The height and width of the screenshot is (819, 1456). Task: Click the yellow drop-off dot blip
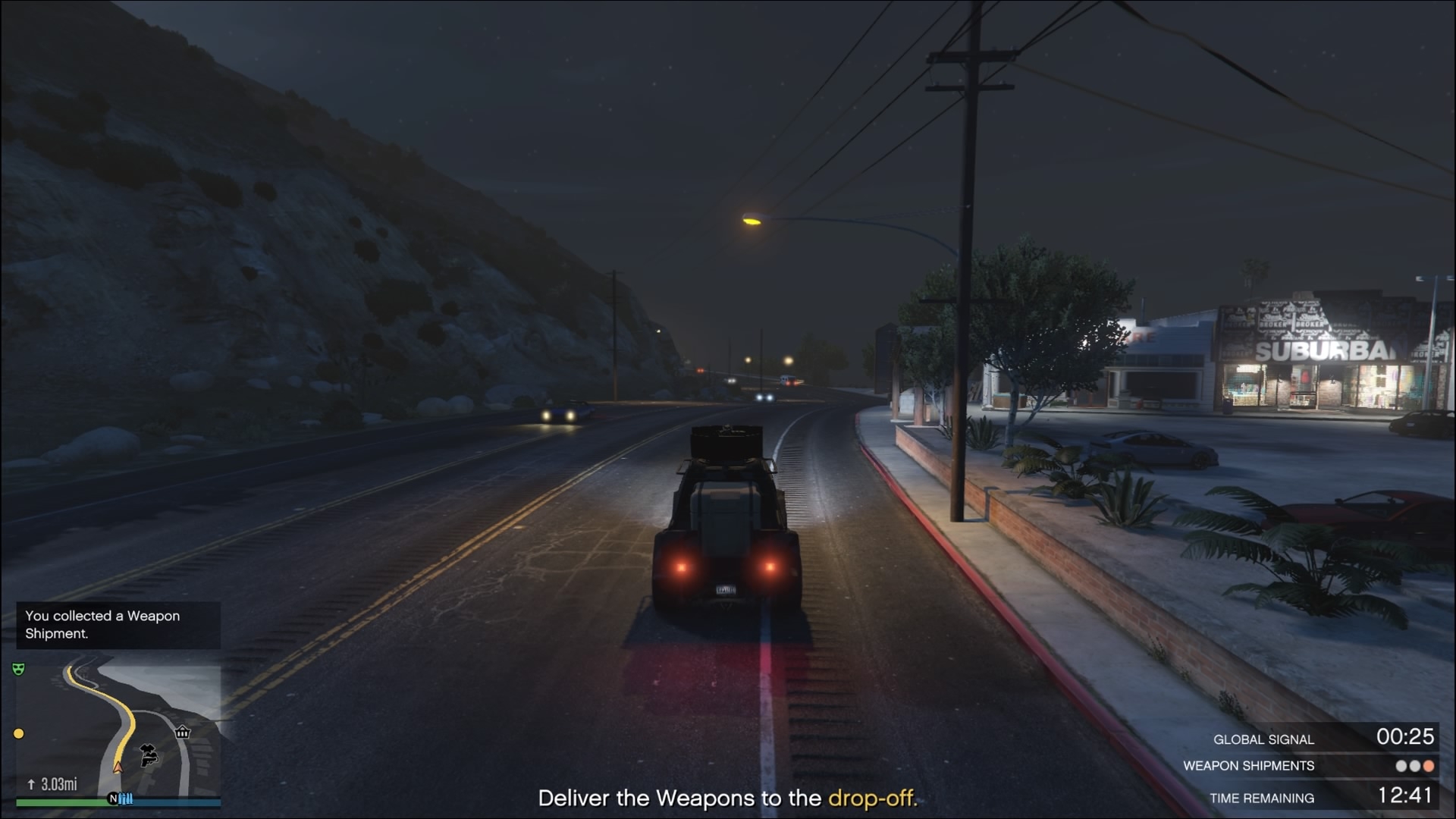(19, 733)
